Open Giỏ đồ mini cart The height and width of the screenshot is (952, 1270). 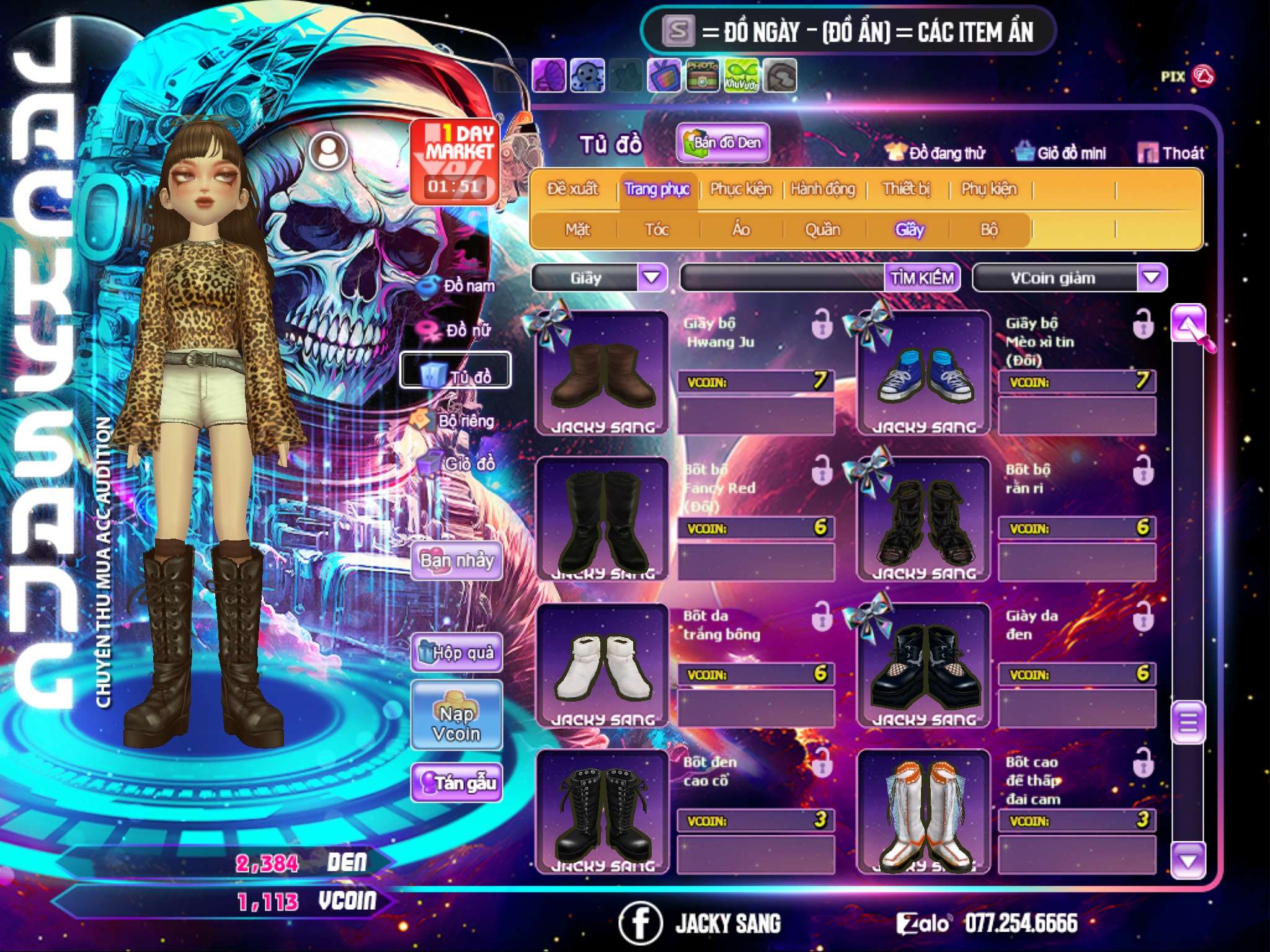[x=1061, y=153]
